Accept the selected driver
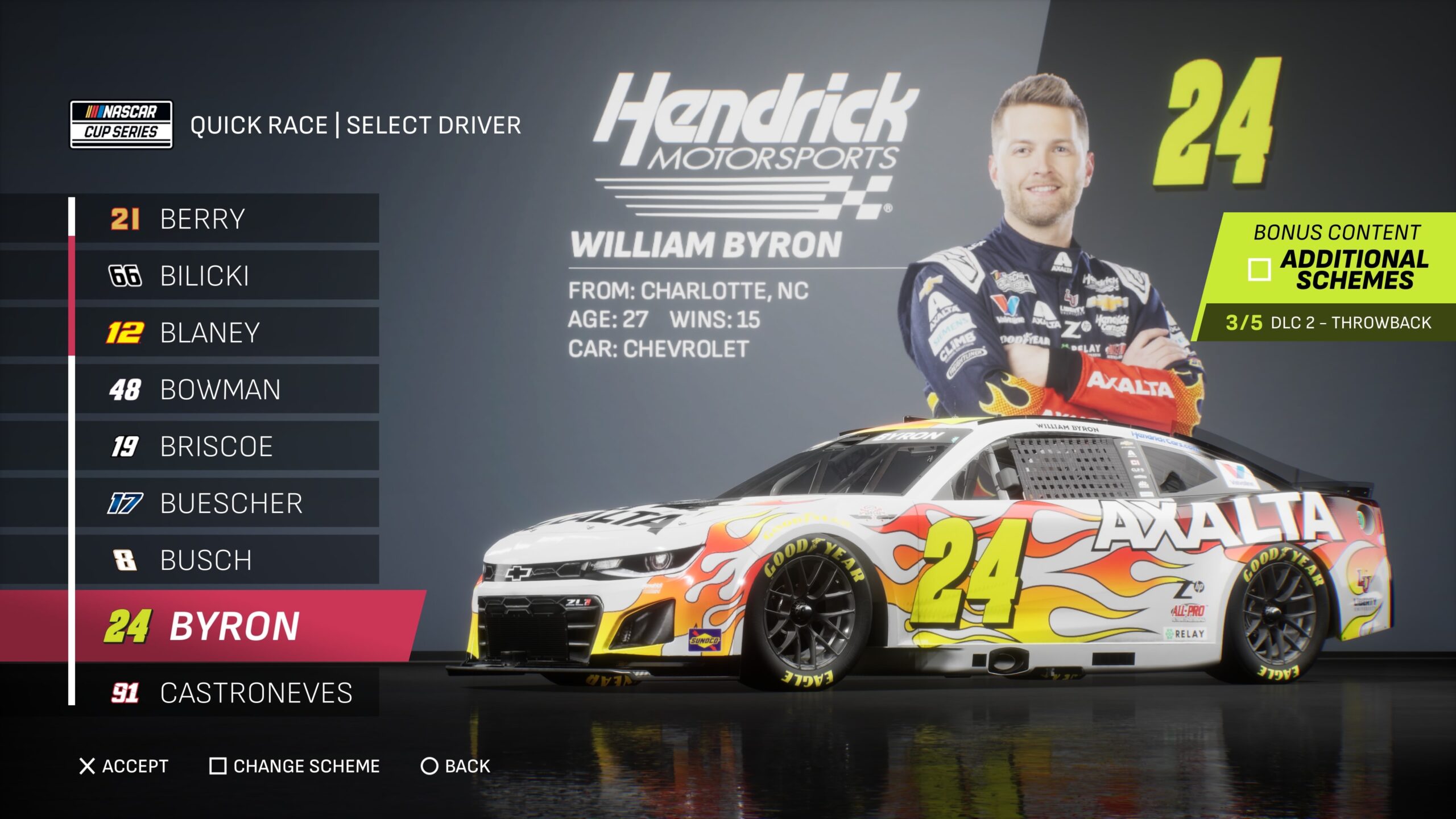Viewport: 1456px width, 819px height. (x=124, y=766)
